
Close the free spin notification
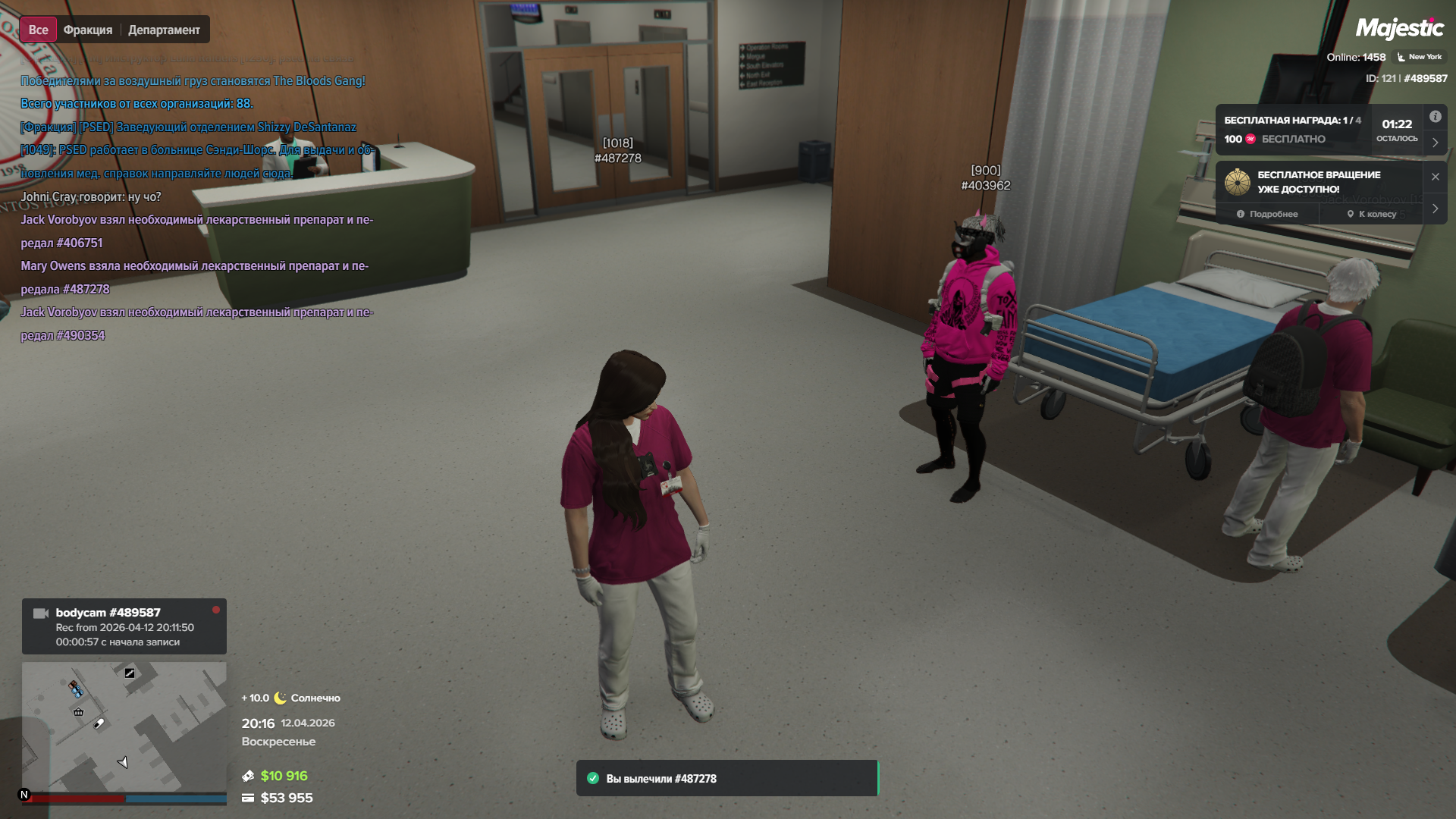(x=1435, y=177)
